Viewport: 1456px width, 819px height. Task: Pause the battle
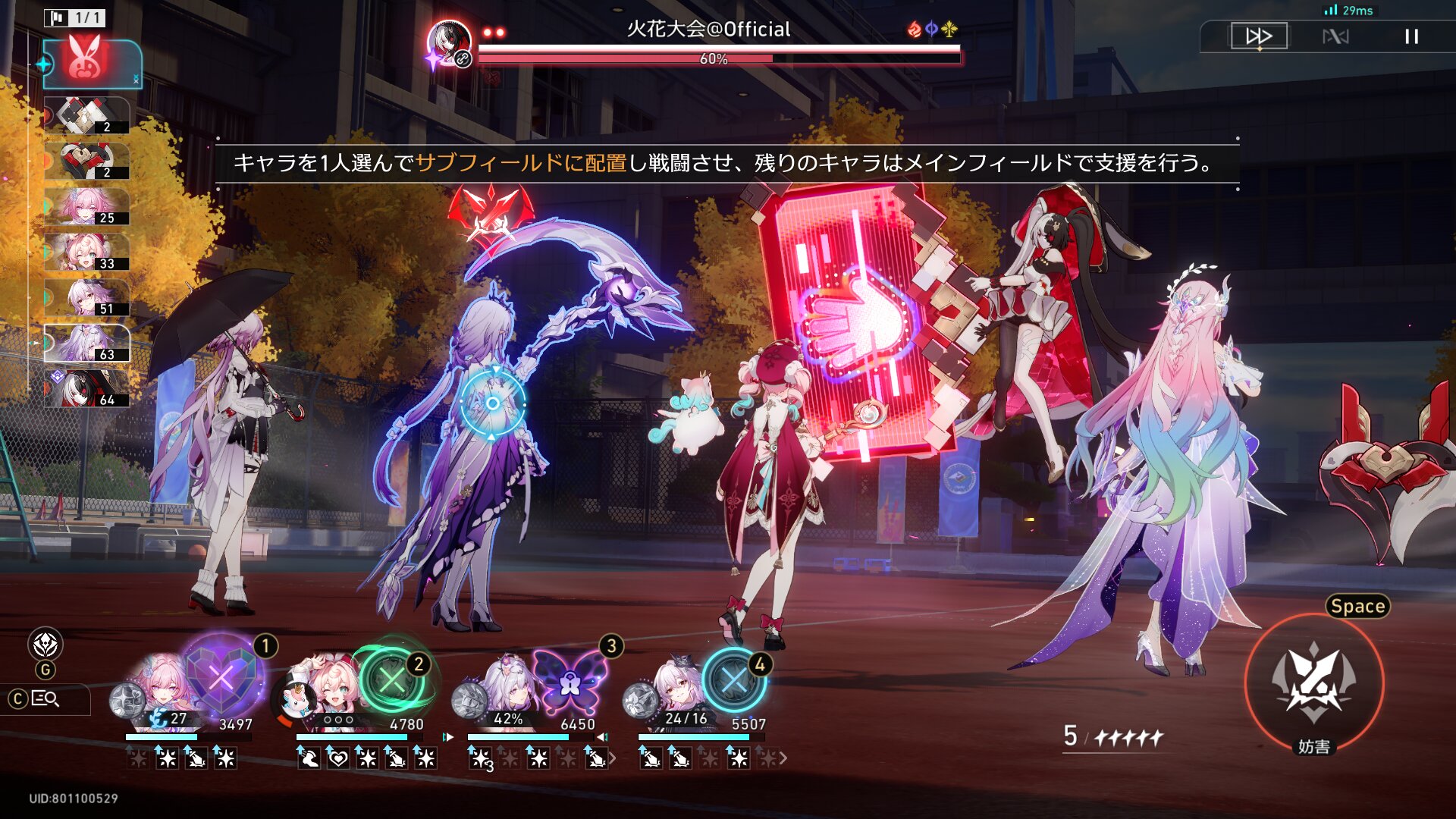(x=1411, y=36)
